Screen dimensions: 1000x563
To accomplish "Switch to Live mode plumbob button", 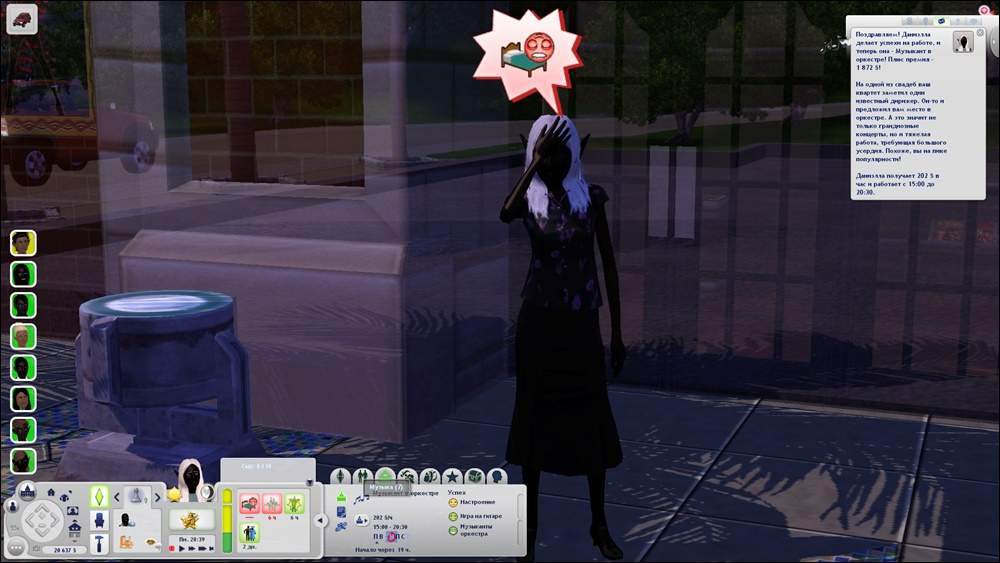I will [x=99, y=496].
